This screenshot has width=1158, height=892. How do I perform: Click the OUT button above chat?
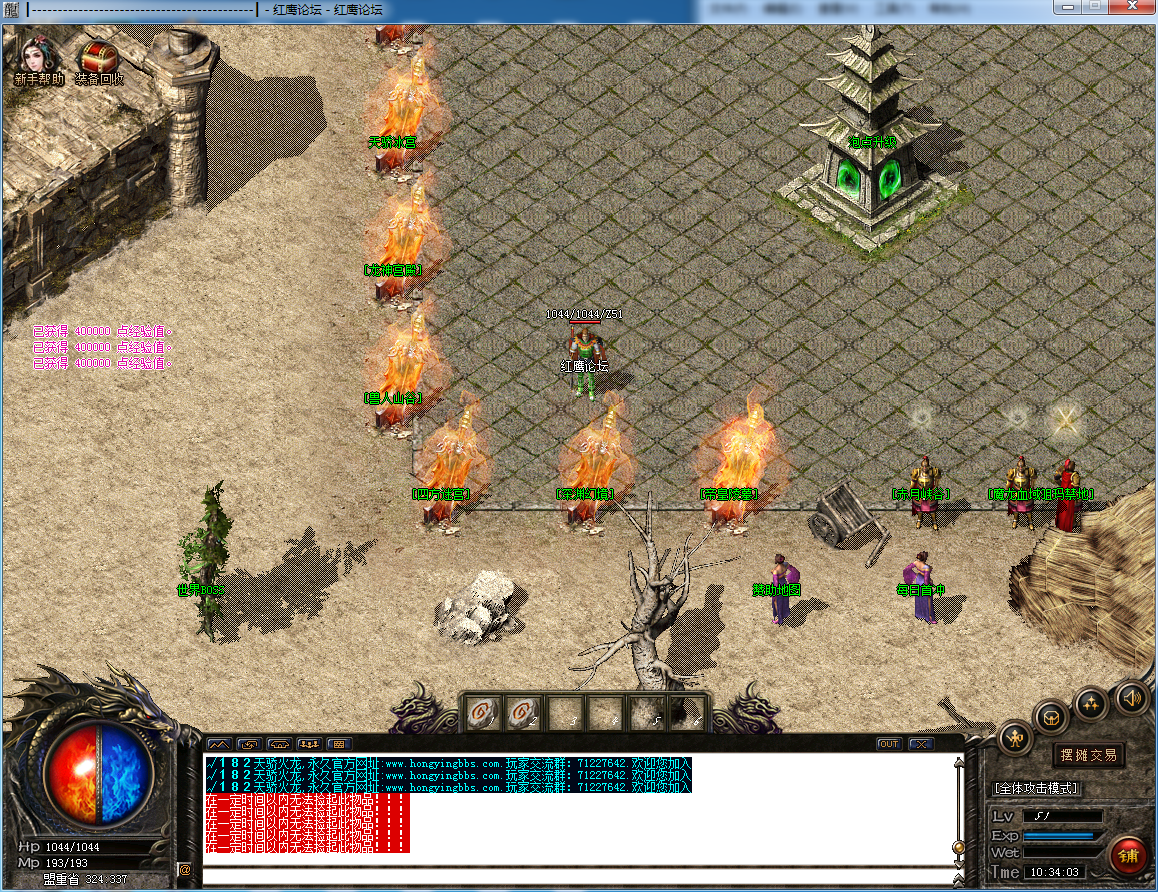tap(889, 744)
